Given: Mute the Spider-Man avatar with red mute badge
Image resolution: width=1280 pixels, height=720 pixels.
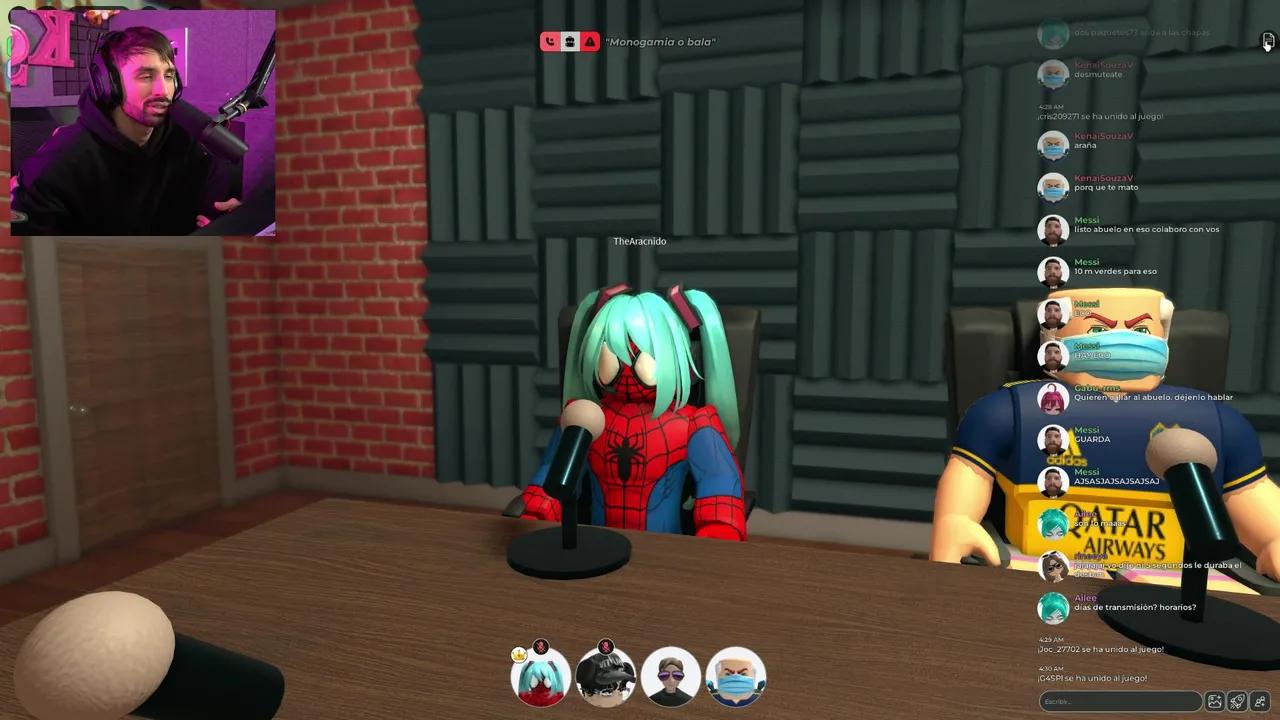Looking at the screenshot, I should point(541,646).
